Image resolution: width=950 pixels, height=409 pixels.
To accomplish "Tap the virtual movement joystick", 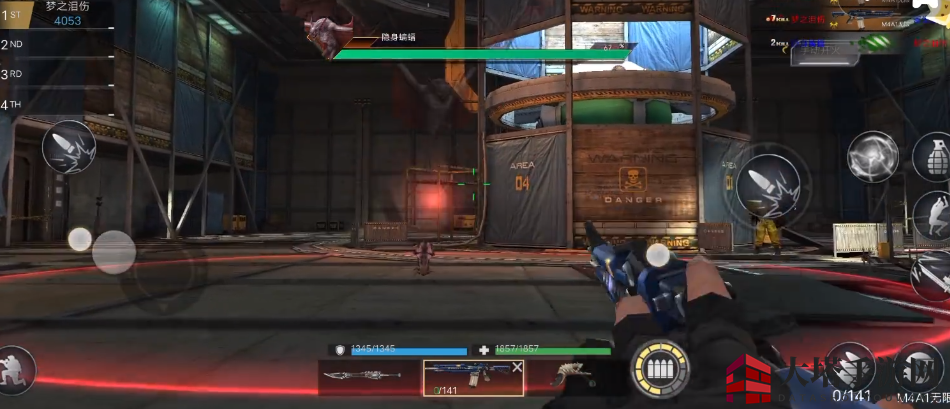I will tap(113, 252).
